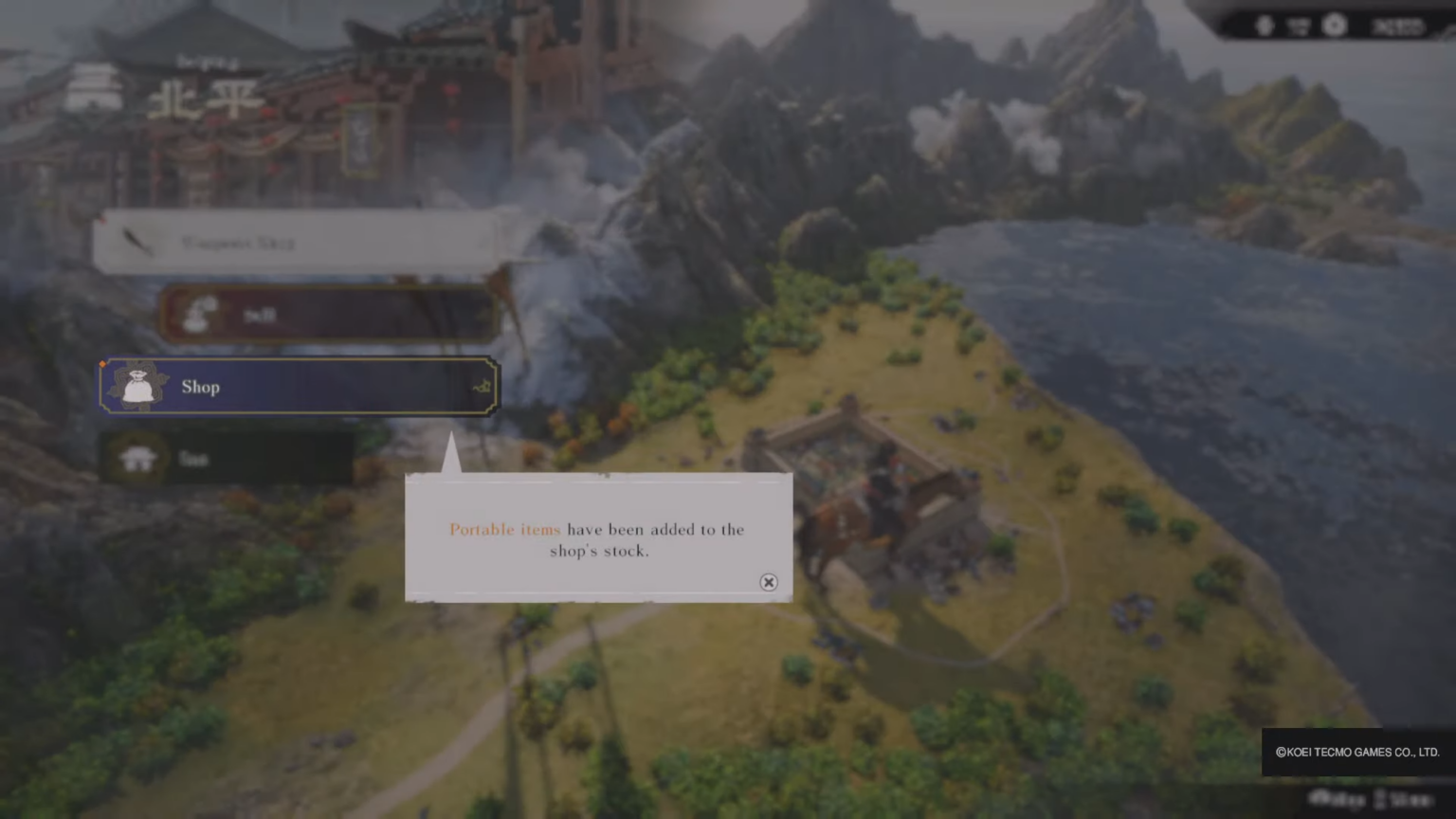1456x819 pixels.
Task: Click the currency coin icon in the top-right HUD
Action: (1265, 26)
